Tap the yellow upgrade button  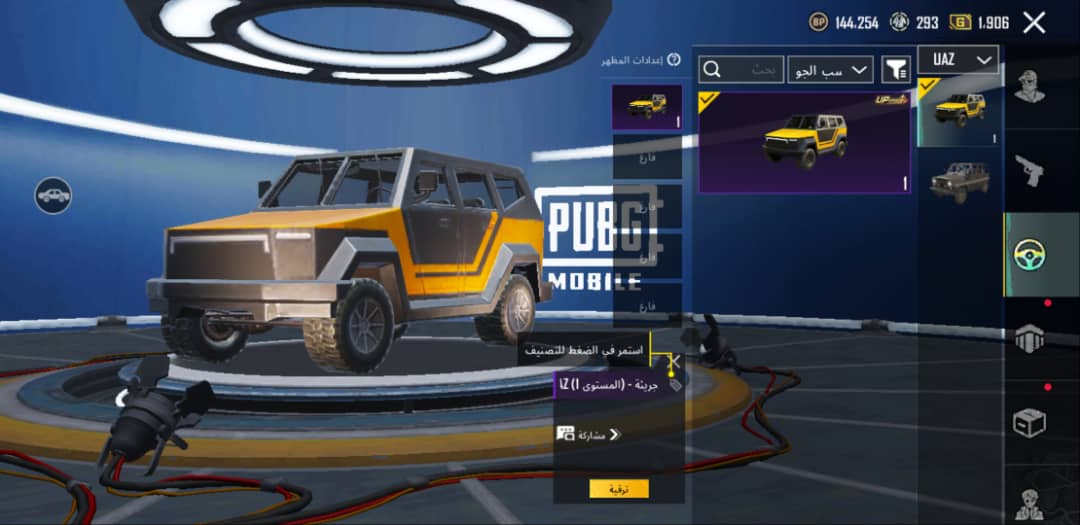point(619,488)
